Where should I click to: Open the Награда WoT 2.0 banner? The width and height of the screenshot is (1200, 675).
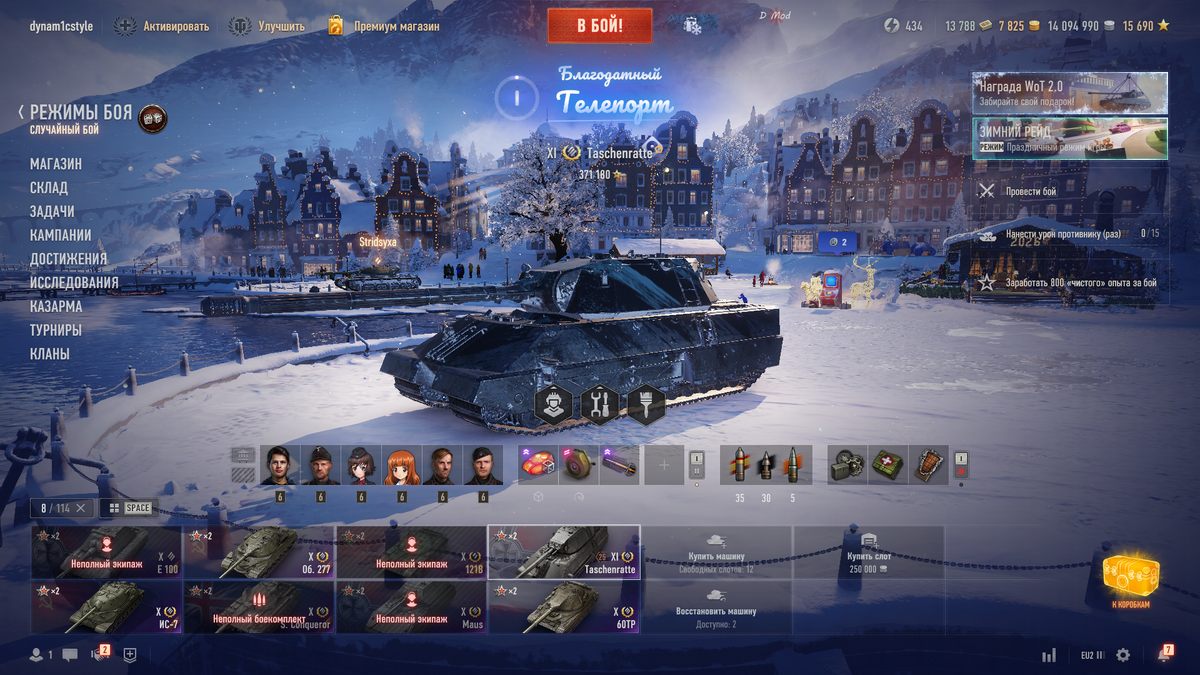1069,93
